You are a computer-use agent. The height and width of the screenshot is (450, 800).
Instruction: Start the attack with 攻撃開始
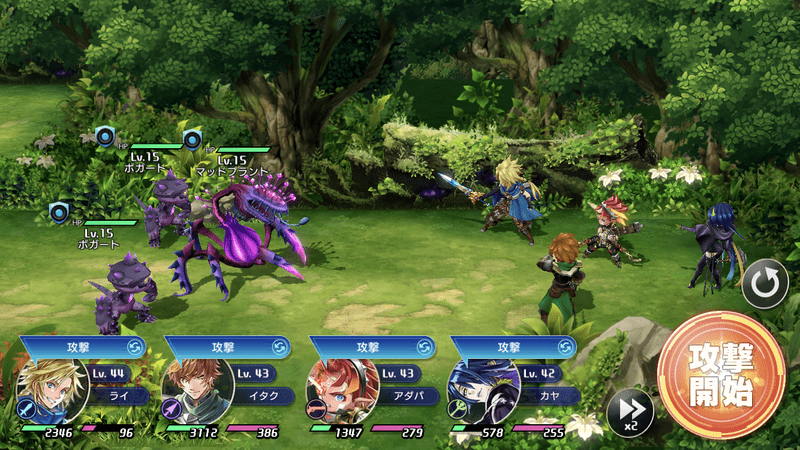[x=721, y=375]
